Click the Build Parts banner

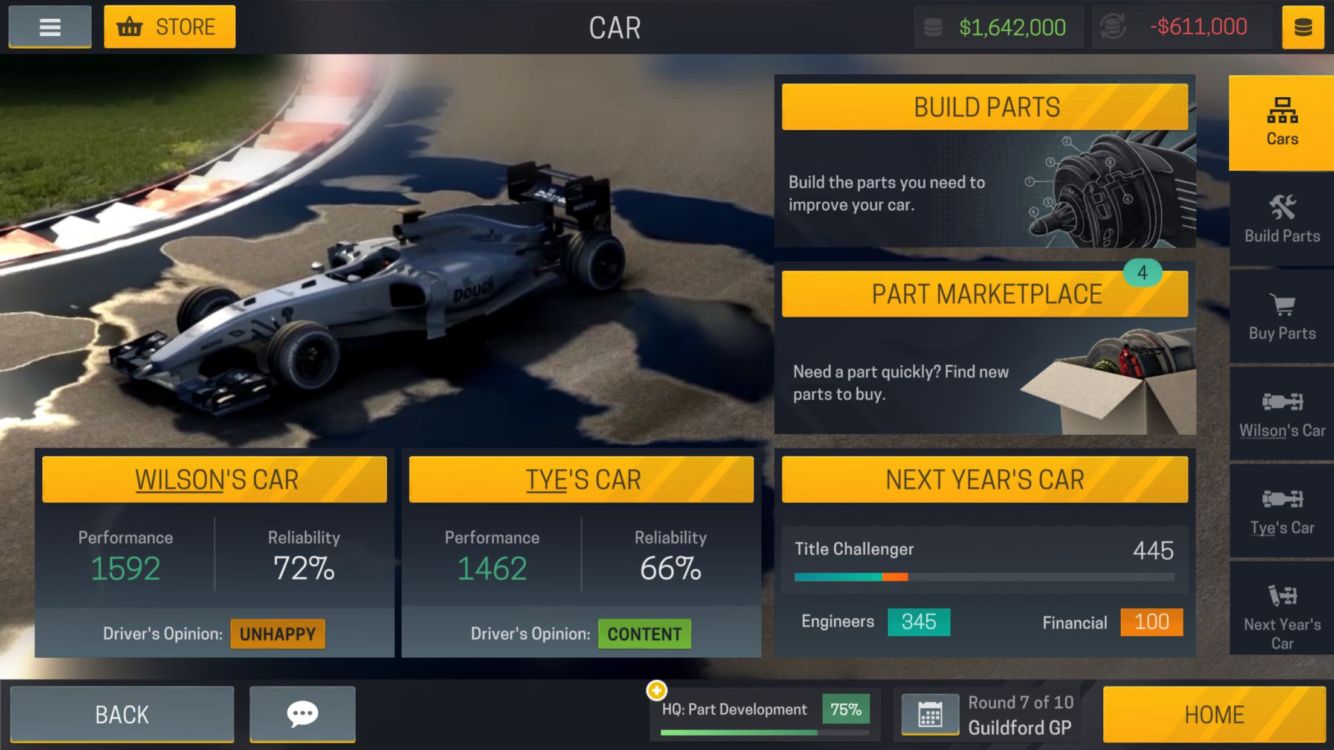(985, 108)
